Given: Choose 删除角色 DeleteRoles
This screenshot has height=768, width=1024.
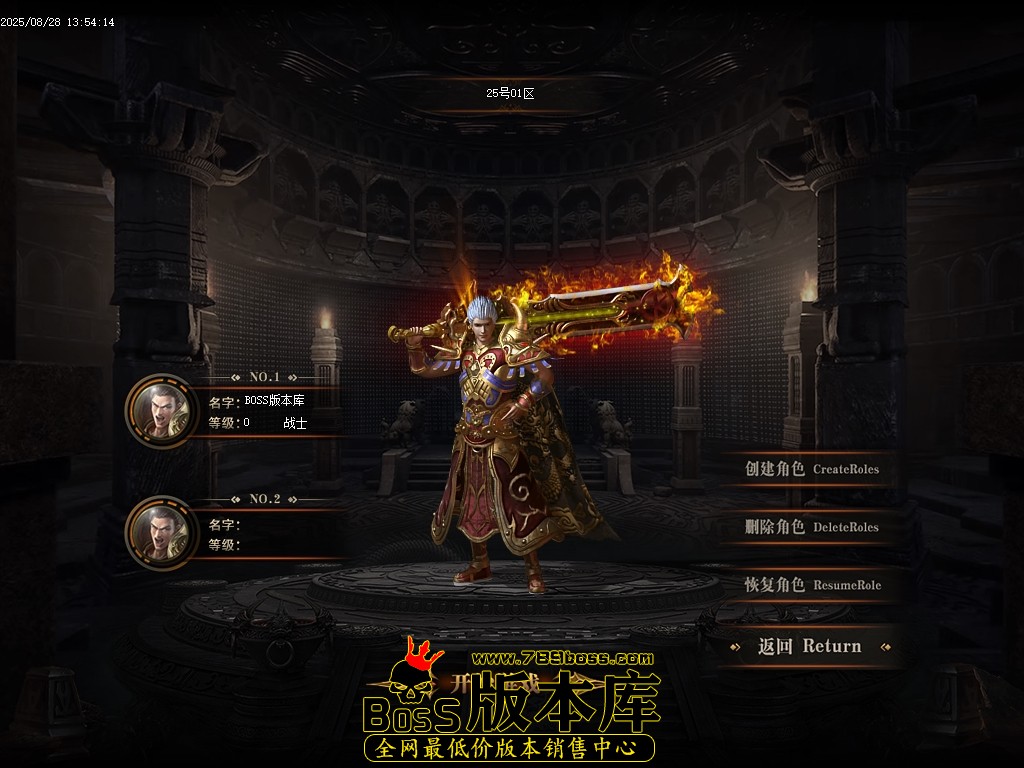Looking at the screenshot, I should coord(811,527).
